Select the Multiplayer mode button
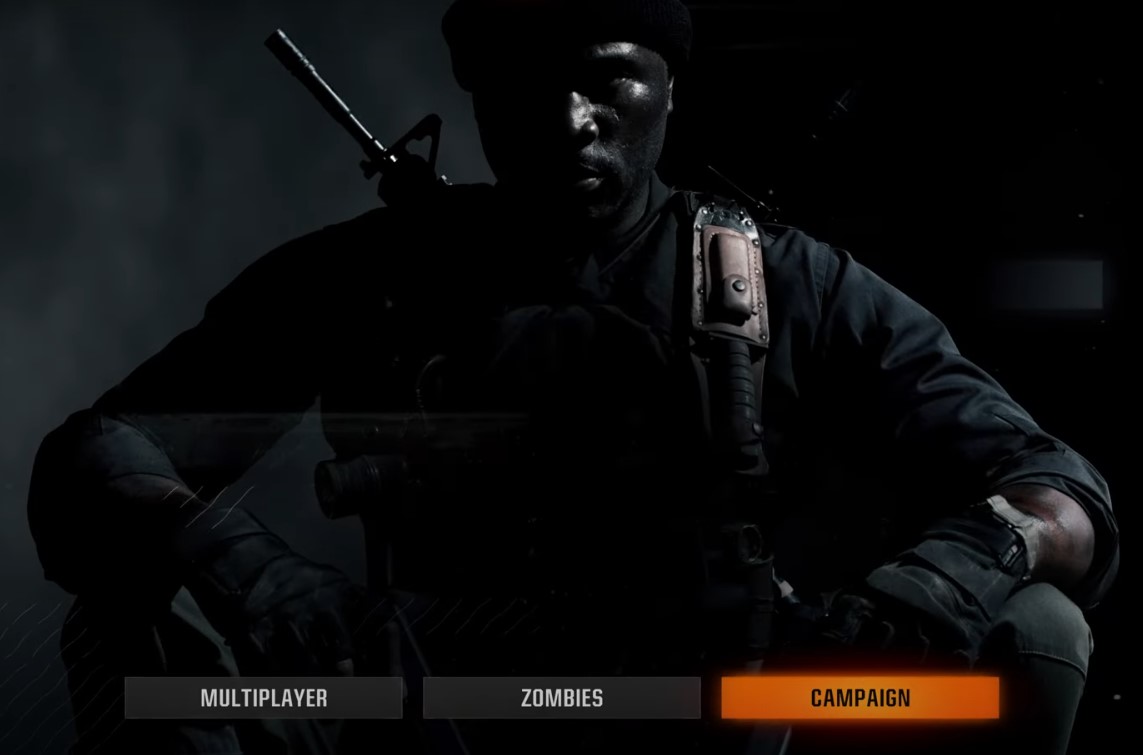The image size is (1143, 755). pyautogui.click(x=263, y=698)
